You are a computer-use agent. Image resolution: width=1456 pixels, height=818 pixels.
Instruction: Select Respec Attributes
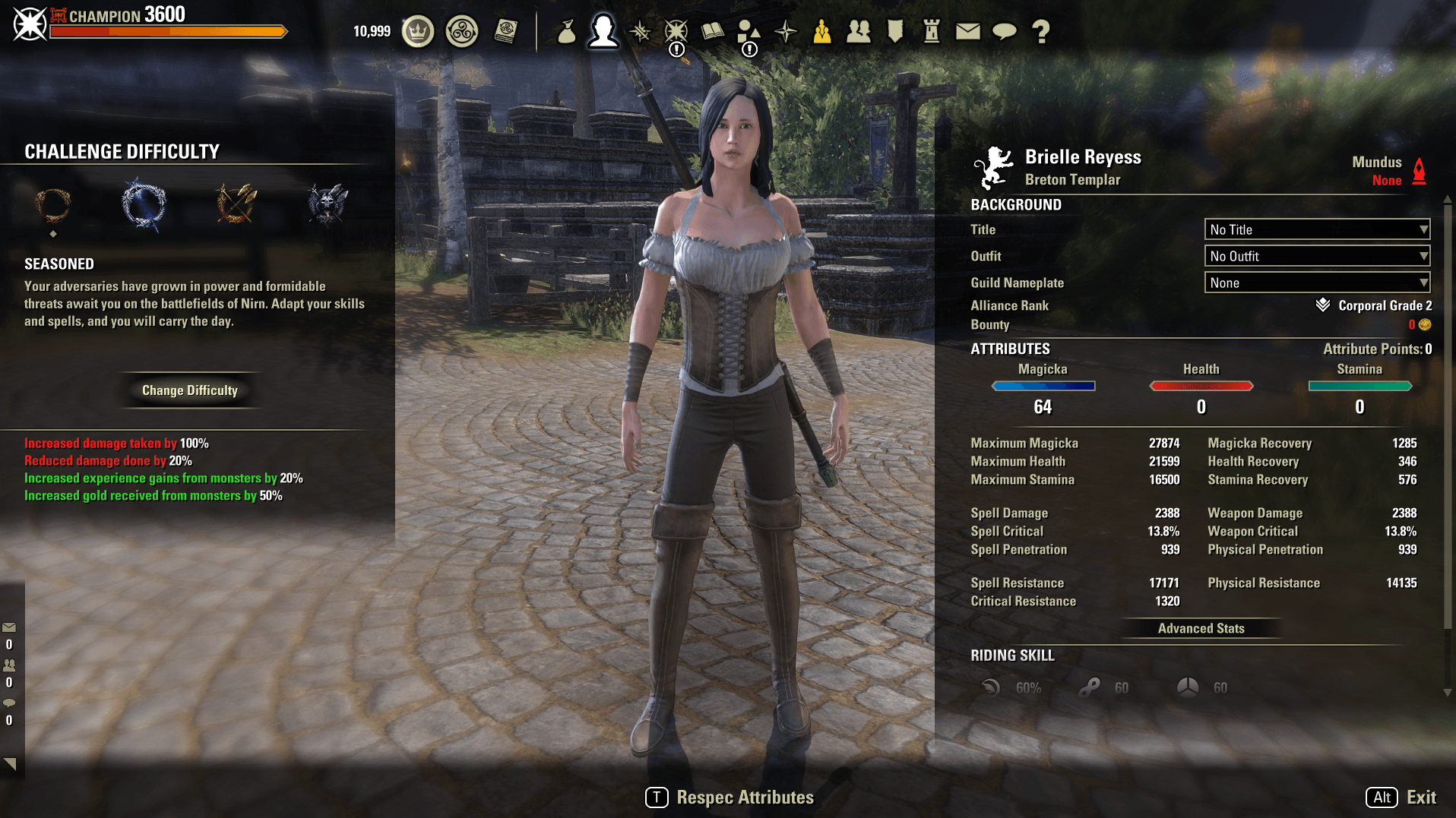click(x=730, y=797)
